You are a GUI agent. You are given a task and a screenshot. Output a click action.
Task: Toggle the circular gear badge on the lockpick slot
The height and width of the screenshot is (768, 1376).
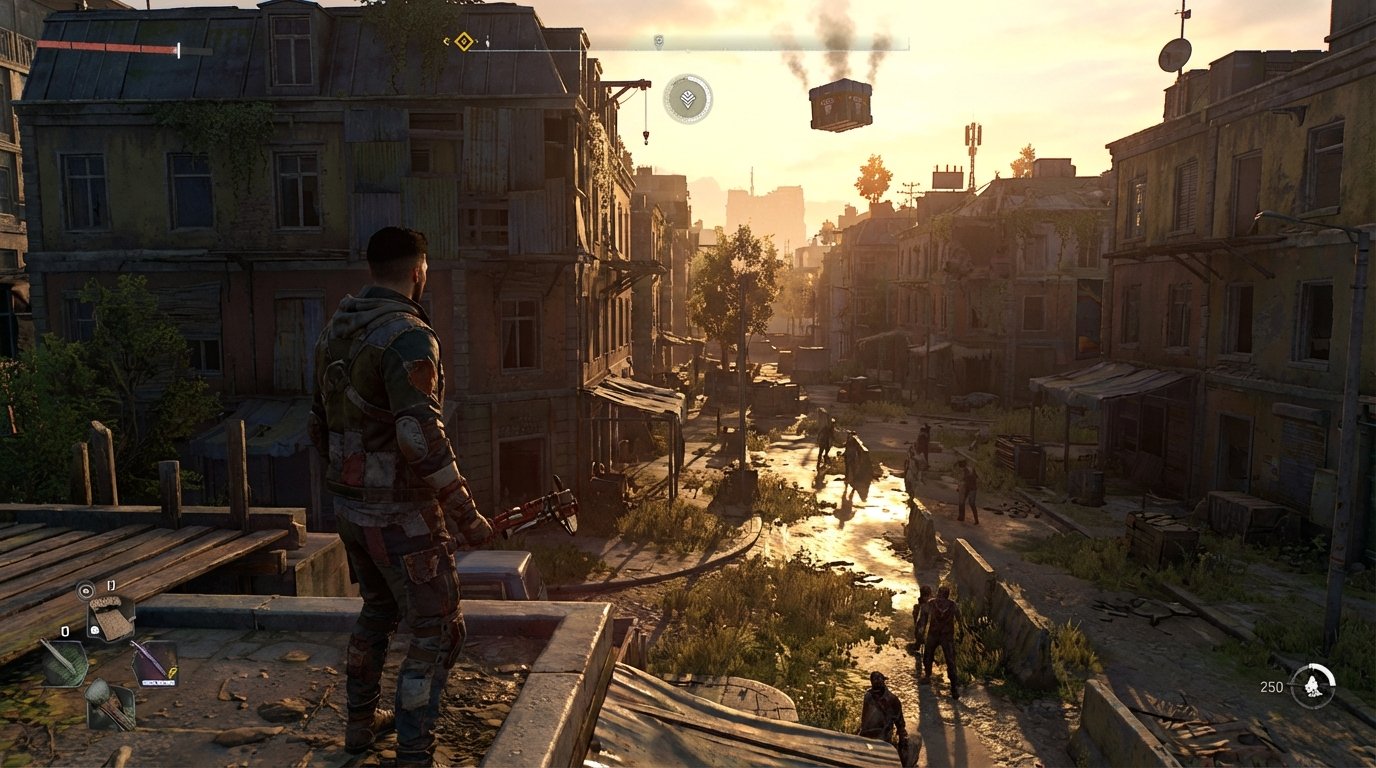pos(95,629)
